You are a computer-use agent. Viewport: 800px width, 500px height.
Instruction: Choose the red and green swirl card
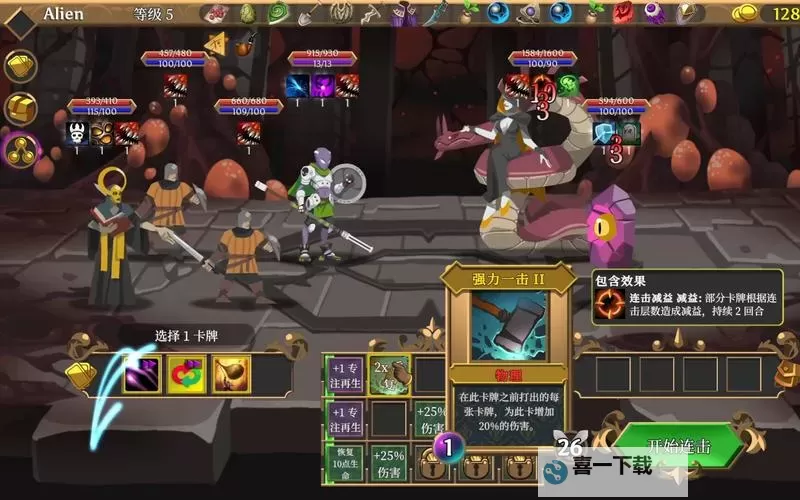tap(186, 374)
